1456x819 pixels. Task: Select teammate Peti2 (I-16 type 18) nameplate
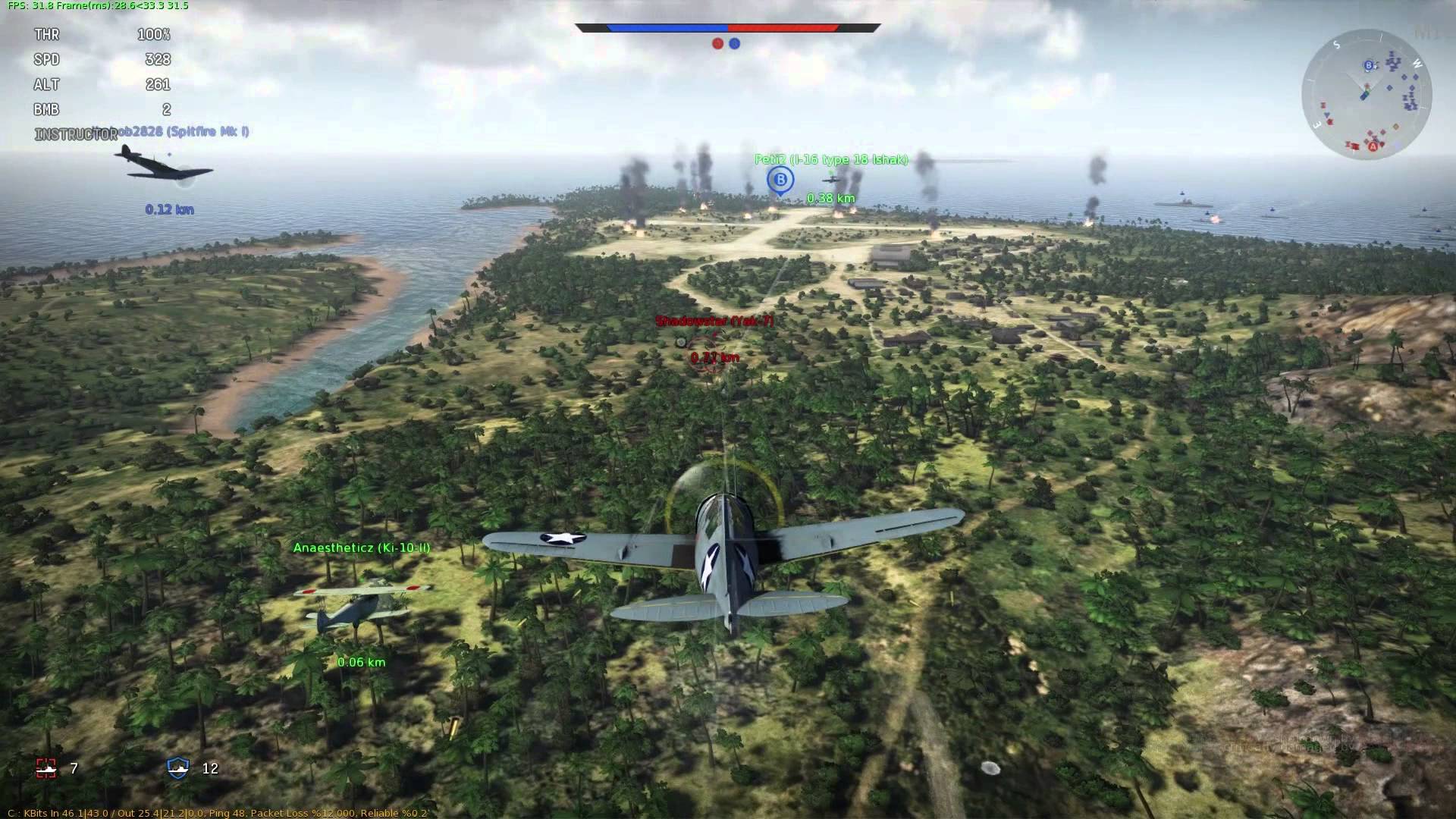point(831,160)
